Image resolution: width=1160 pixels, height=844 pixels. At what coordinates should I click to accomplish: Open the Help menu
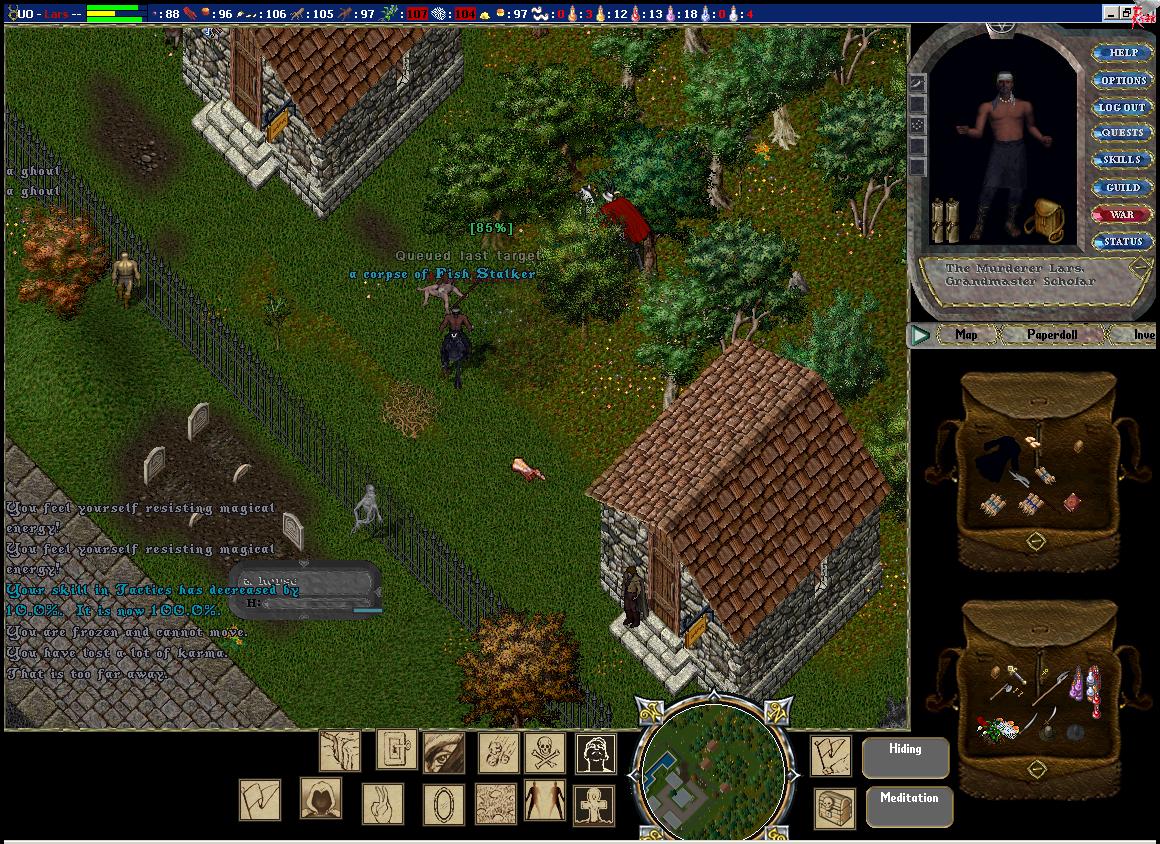click(x=1123, y=53)
